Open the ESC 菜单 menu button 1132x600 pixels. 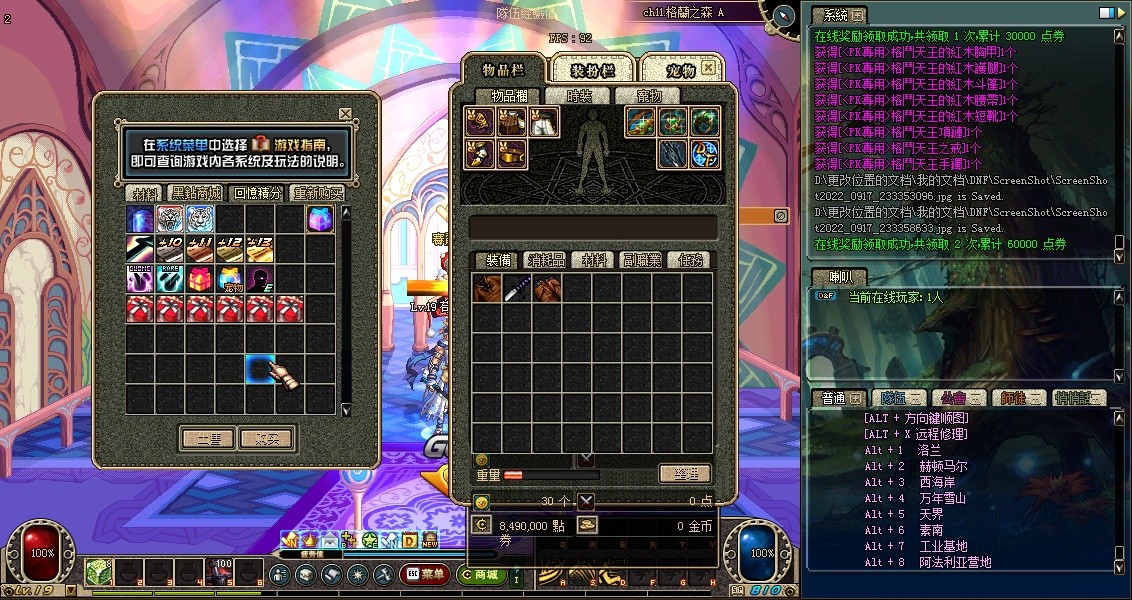coord(425,574)
